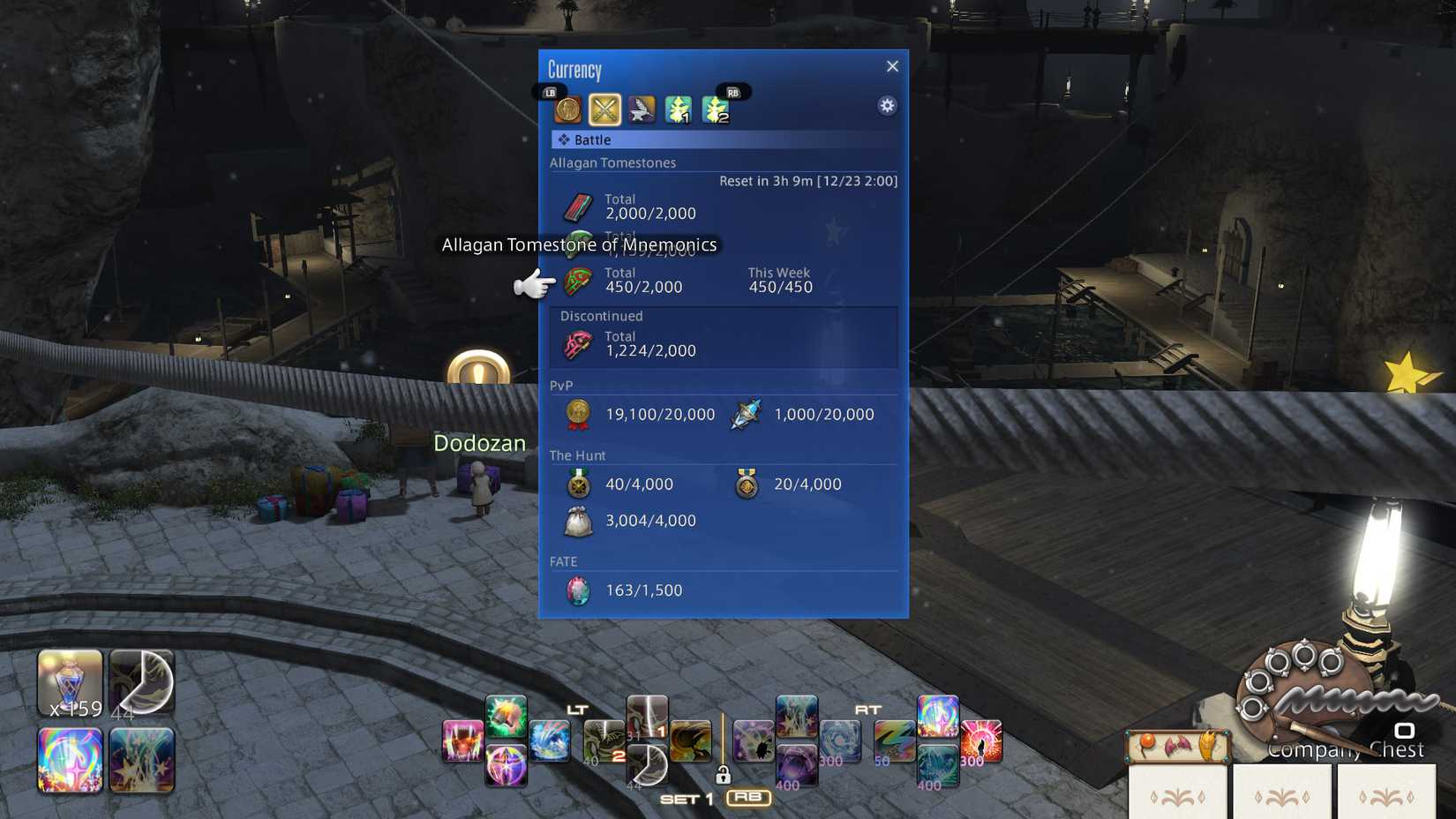The width and height of the screenshot is (1456, 819).
Task: Click the discontinued pink tomestone icon
Action: tap(576, 343)
